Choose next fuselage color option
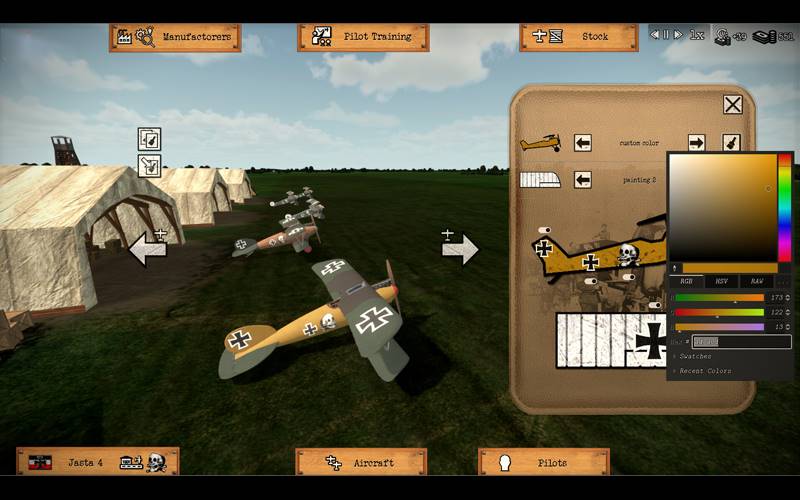 (697, 143)
